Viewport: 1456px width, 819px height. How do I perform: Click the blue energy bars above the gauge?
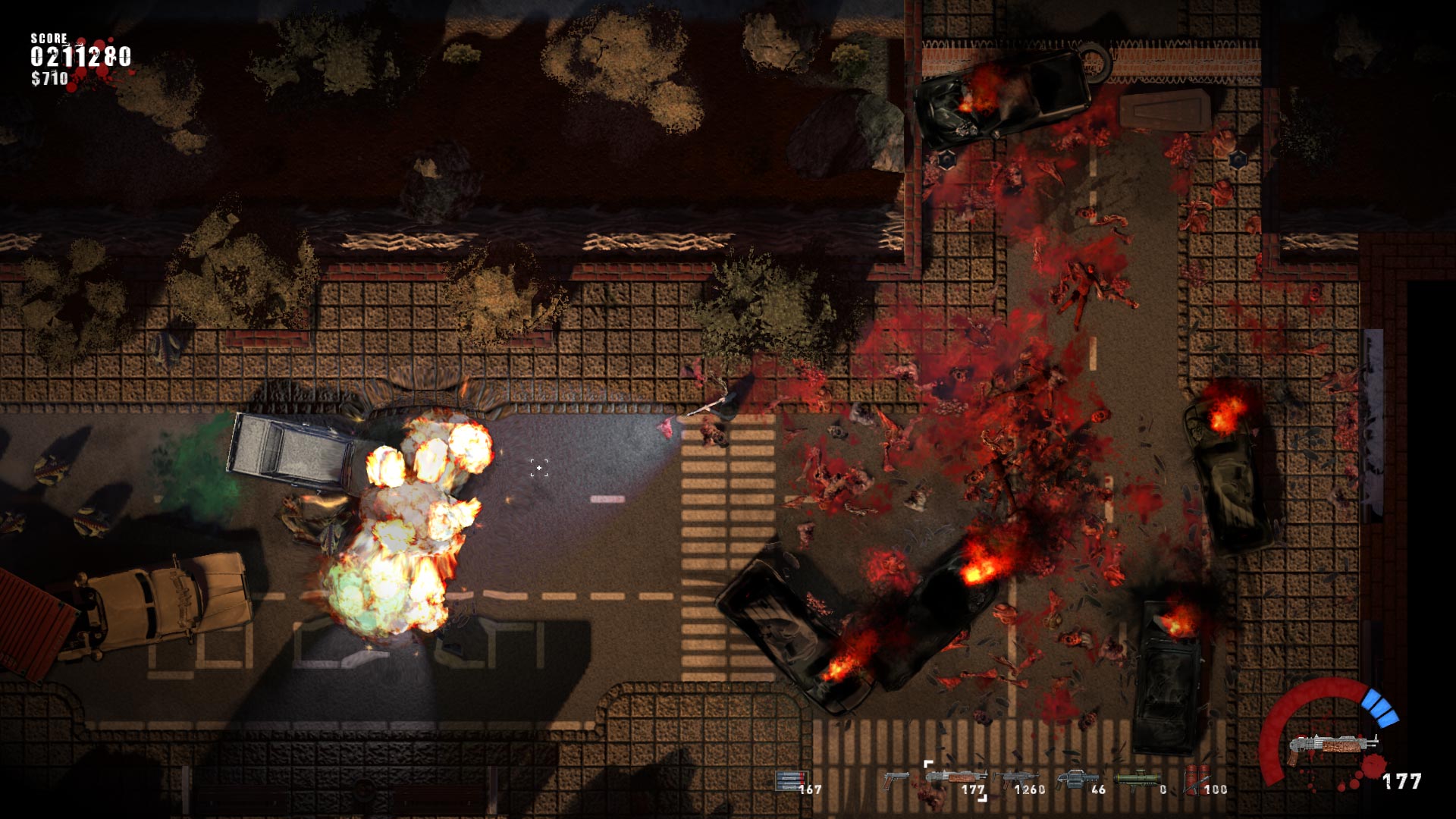(1379, 705)
